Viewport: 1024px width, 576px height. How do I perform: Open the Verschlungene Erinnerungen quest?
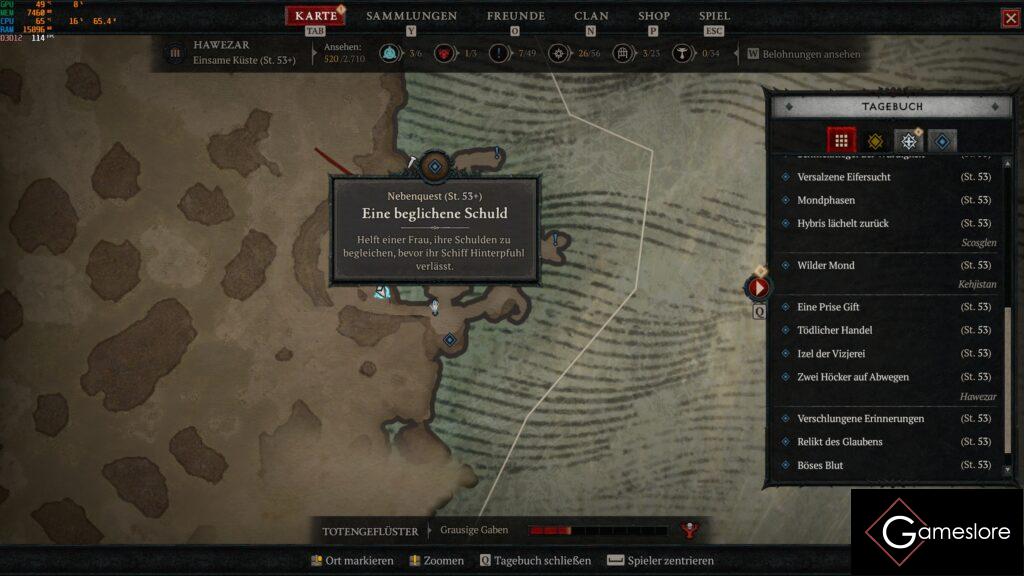pyautogui.click(x=860, y=418)
